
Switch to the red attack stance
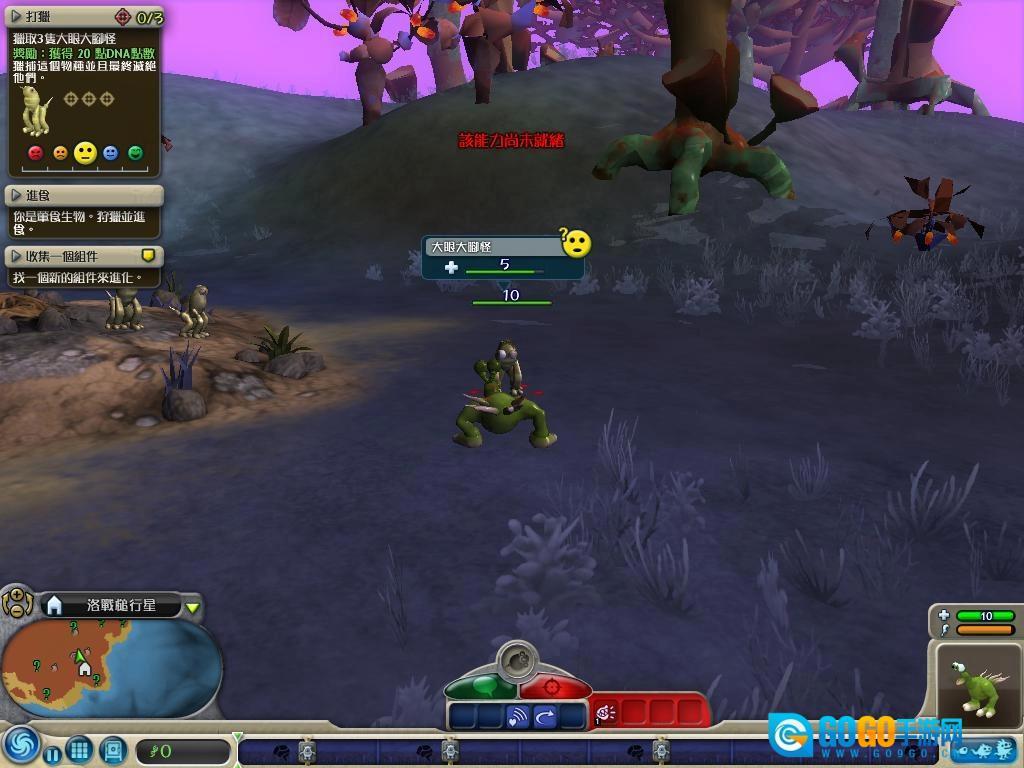(x=554, y=687)
